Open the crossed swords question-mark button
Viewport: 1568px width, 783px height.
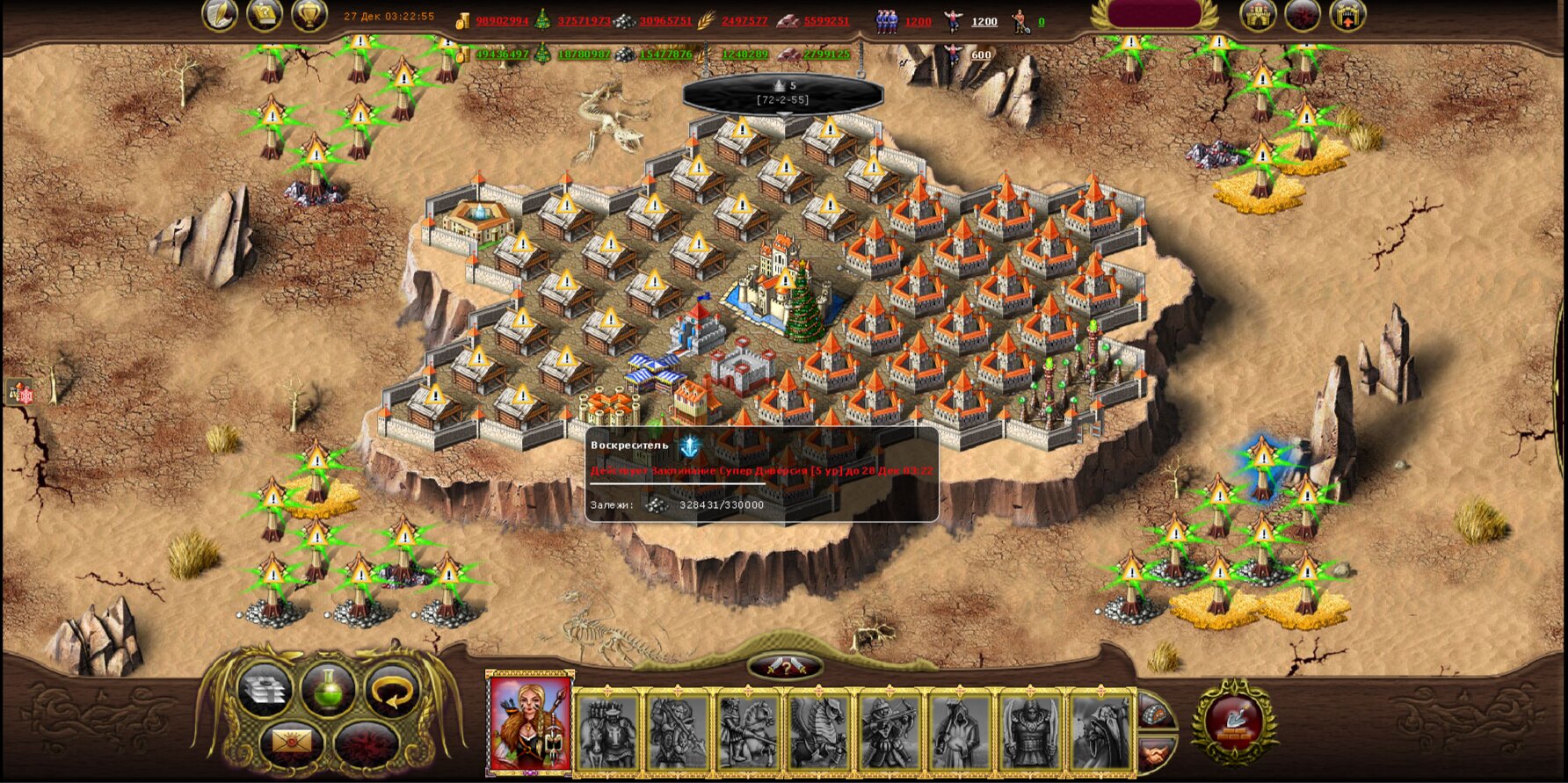(785, 667)
